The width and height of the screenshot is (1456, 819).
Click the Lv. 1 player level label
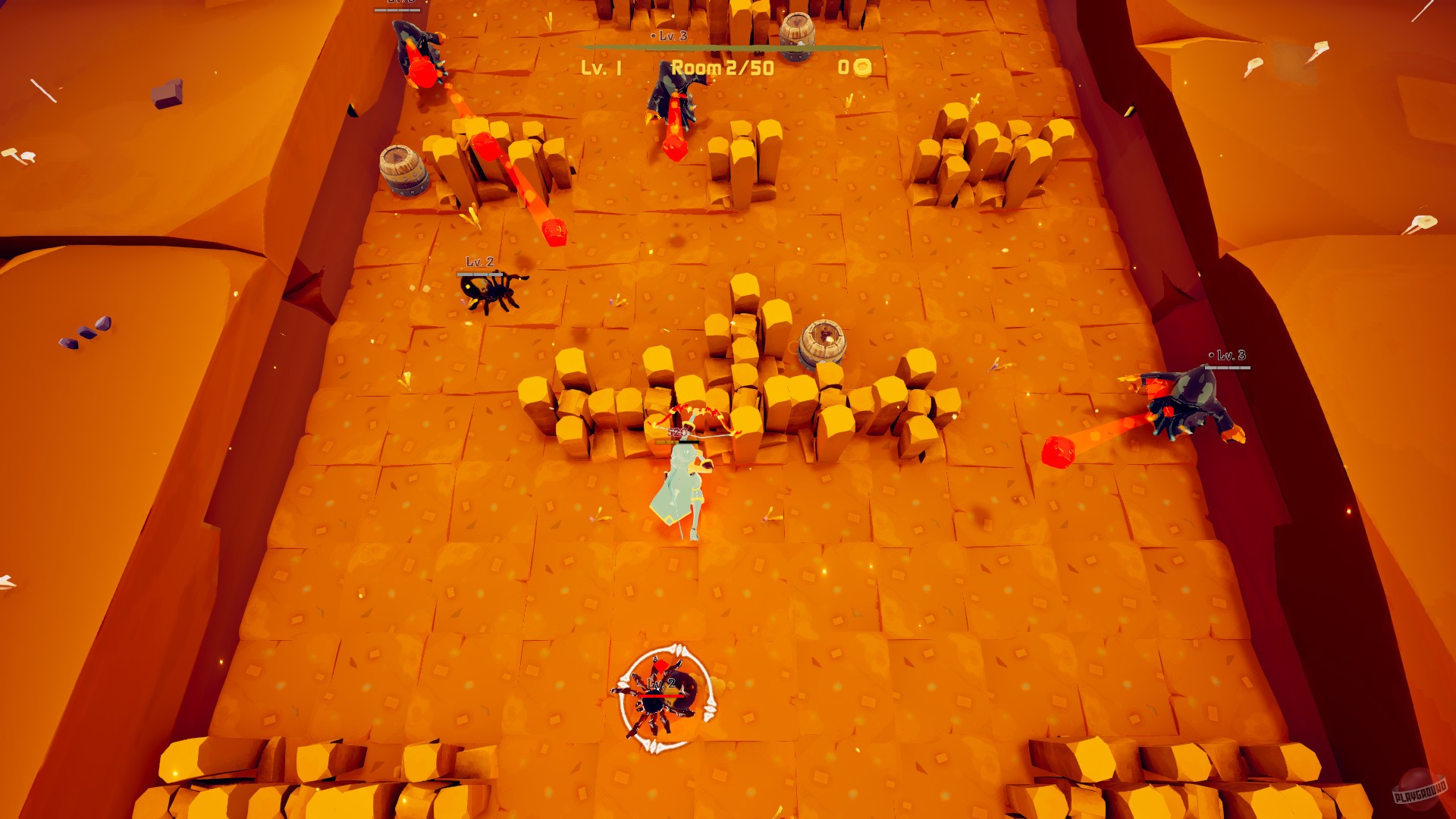[598, 68]
